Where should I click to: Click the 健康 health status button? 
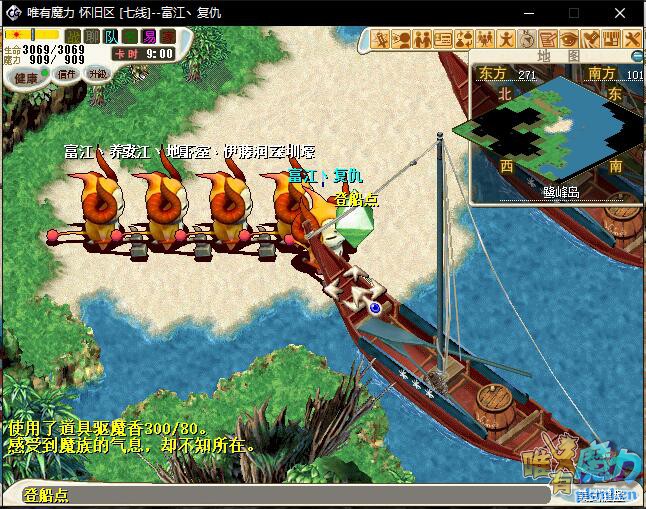tap(26, 77)
